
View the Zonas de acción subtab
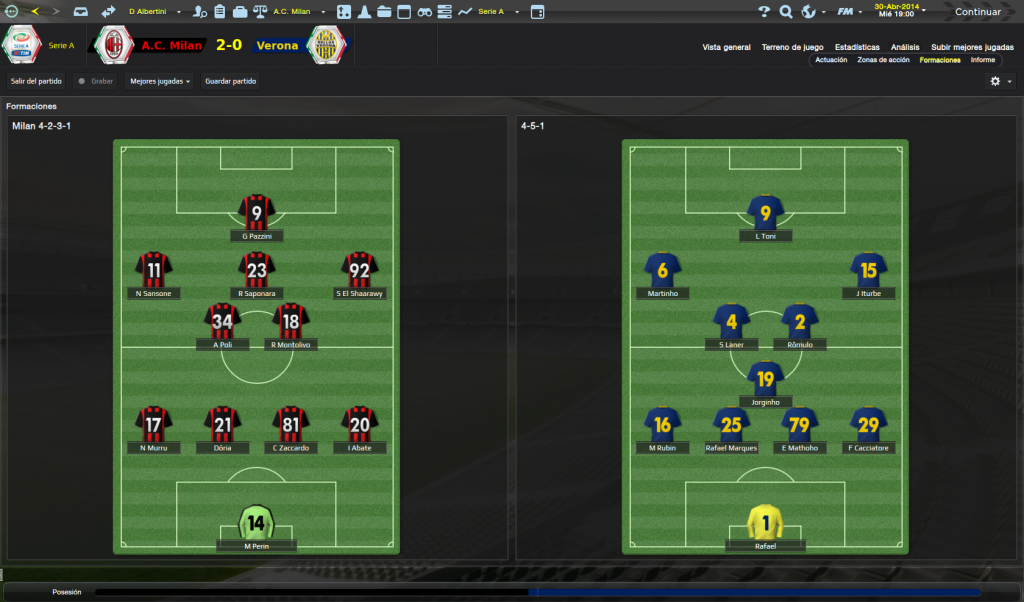point(883,60)
